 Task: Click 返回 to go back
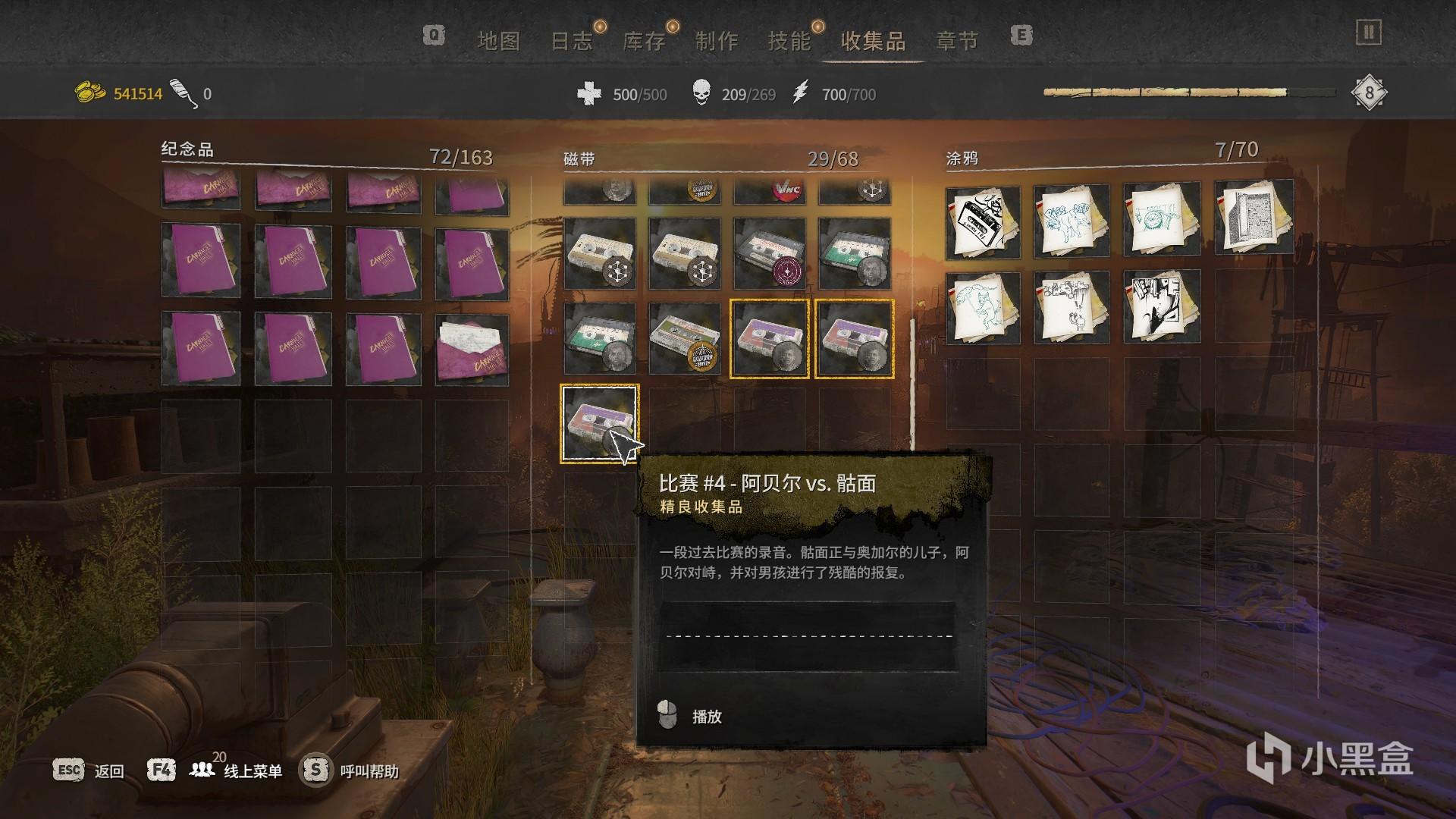pos(108,771)
